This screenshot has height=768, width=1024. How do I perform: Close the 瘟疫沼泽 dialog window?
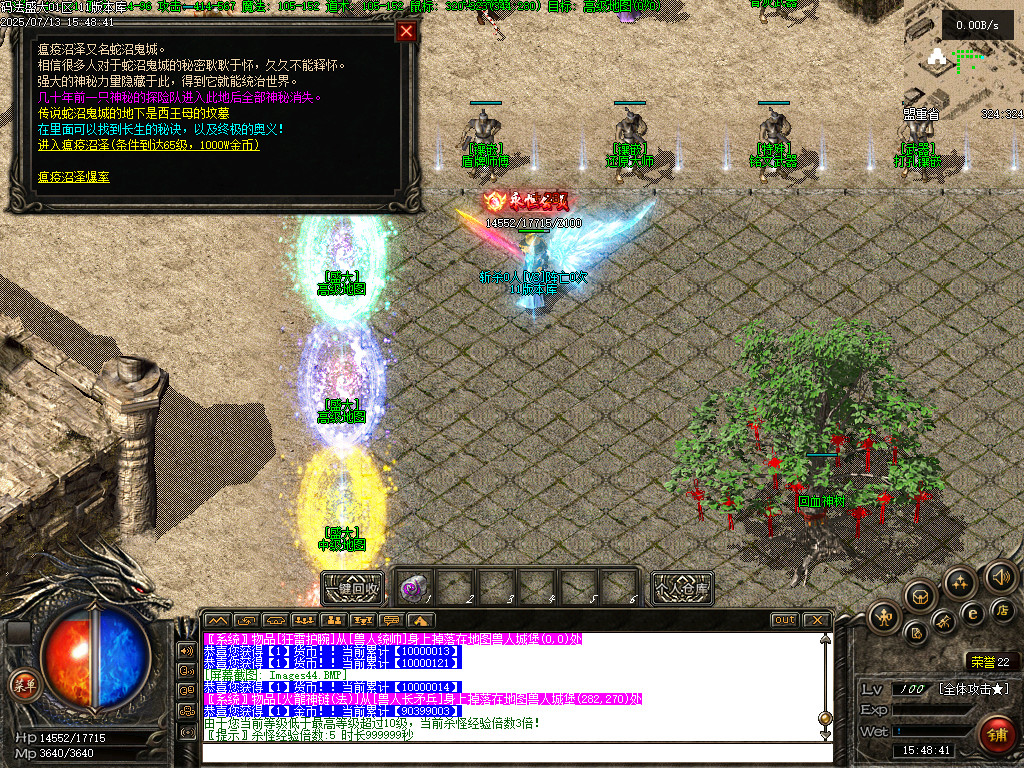[x=406, y=31]
